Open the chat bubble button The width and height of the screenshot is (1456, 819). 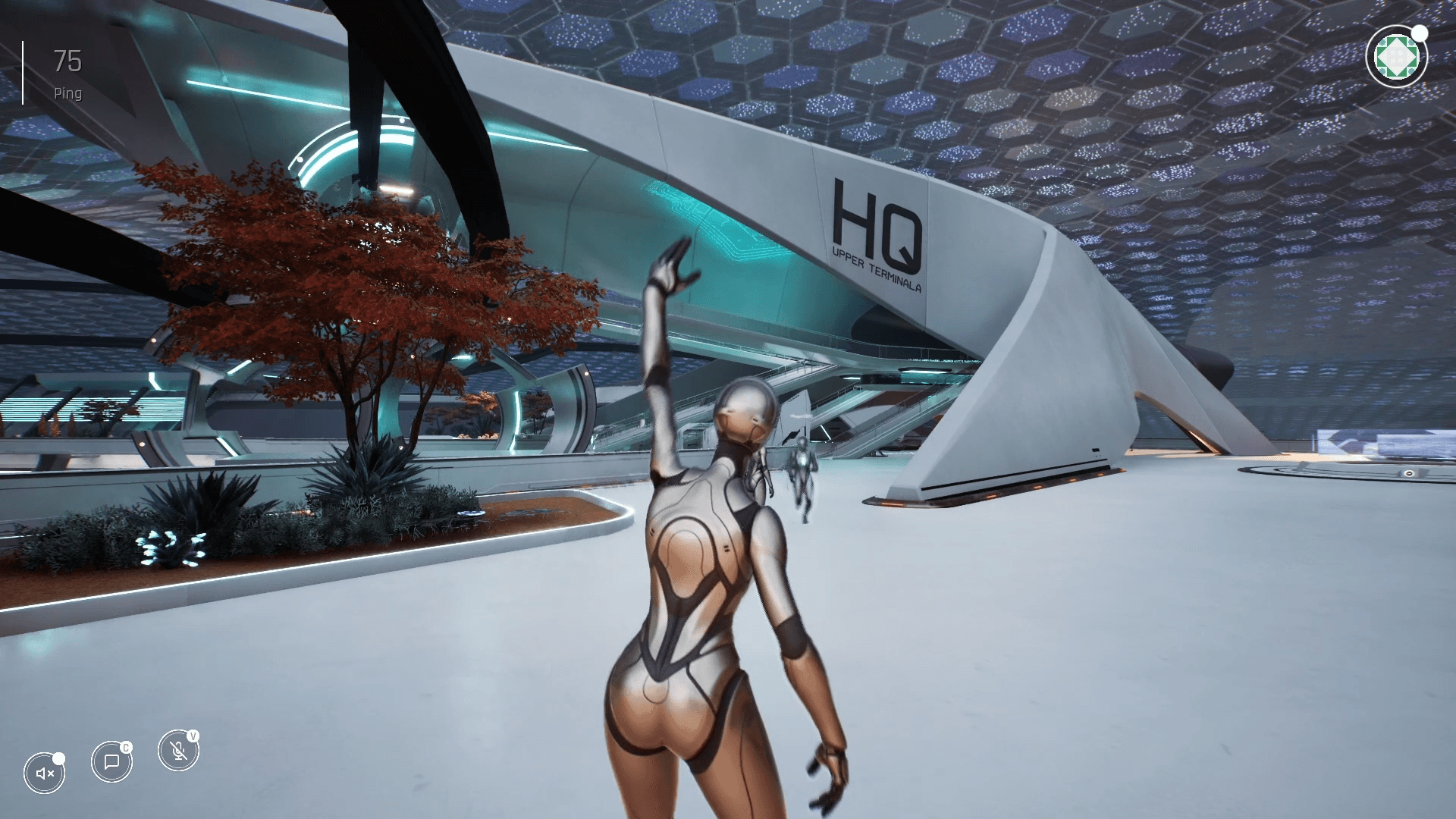[x=111, y=761]
